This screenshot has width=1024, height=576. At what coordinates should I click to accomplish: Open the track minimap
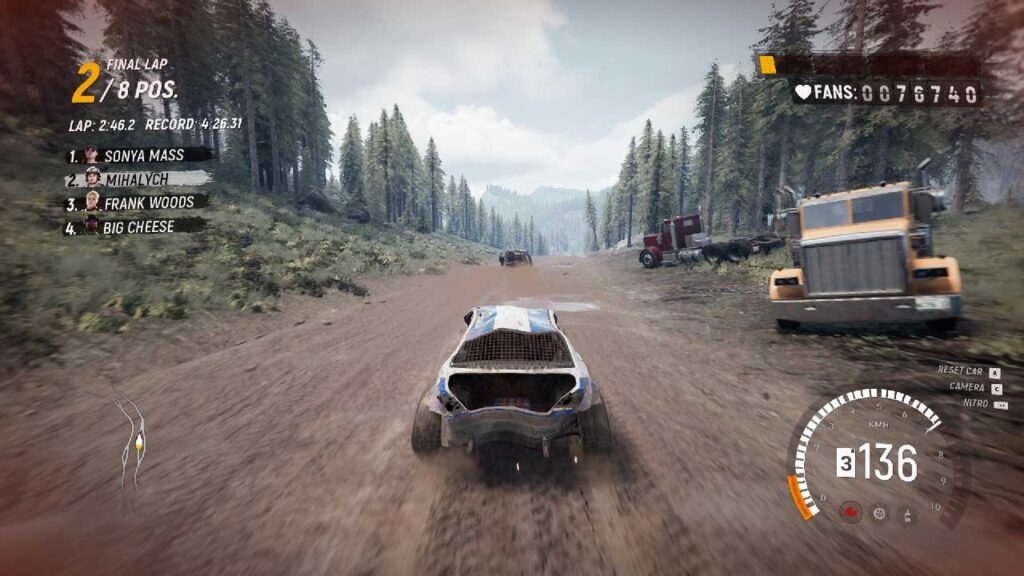[x=131, y=441]
